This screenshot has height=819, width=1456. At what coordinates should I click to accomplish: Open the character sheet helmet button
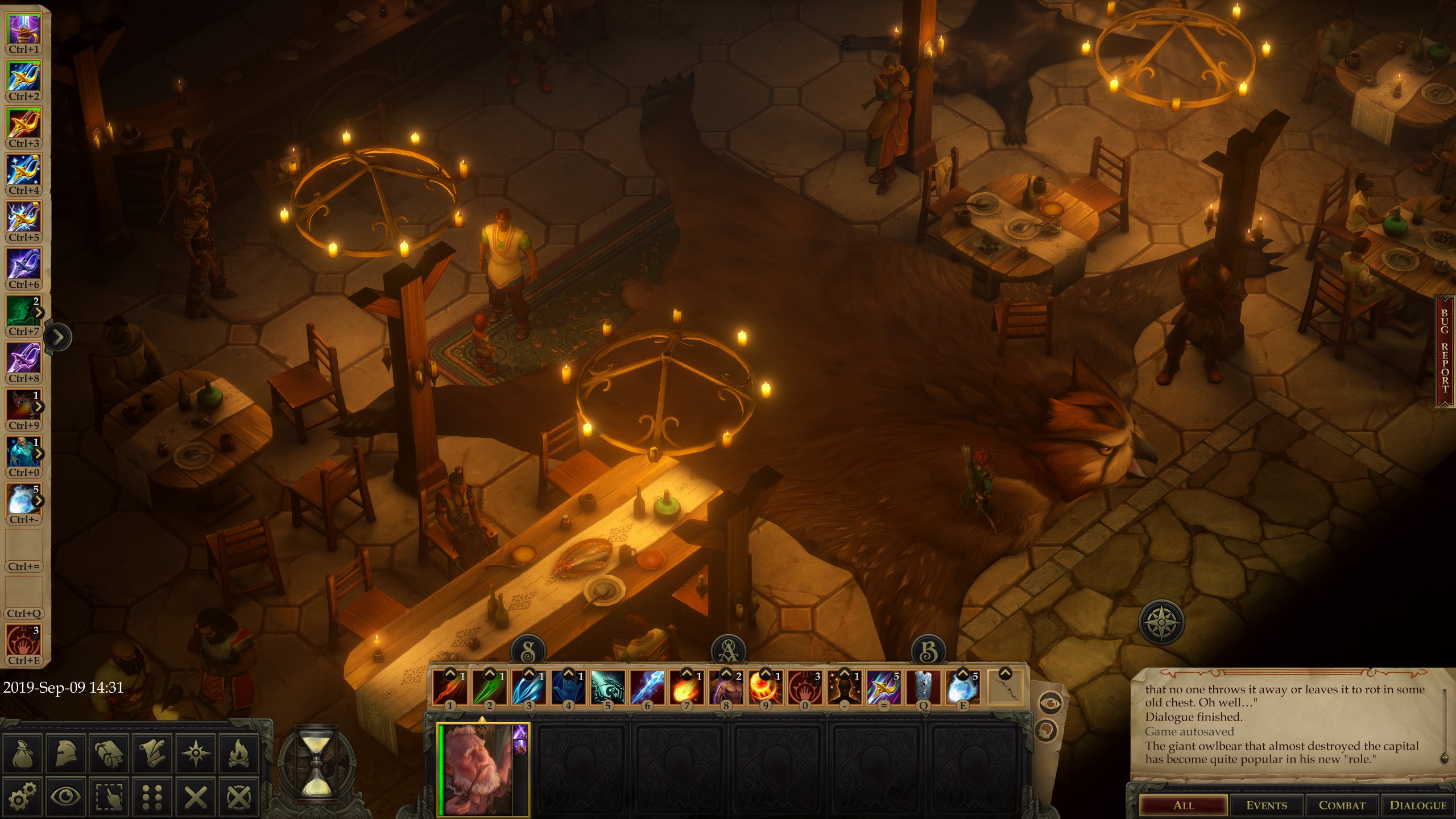point(67,753)
